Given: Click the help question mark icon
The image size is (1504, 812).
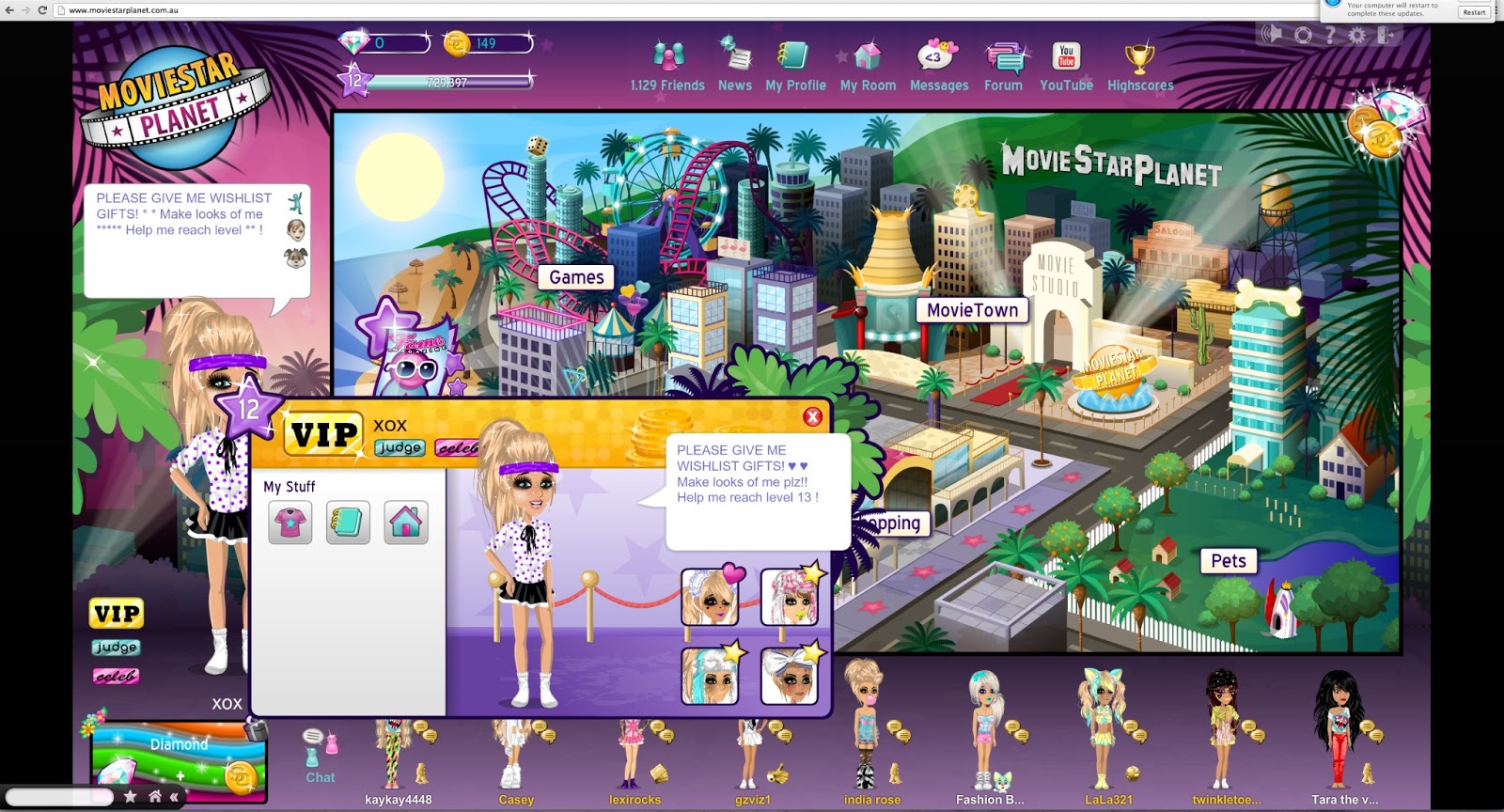Looking at the screenshot, I should click(x=1329, y=35).
